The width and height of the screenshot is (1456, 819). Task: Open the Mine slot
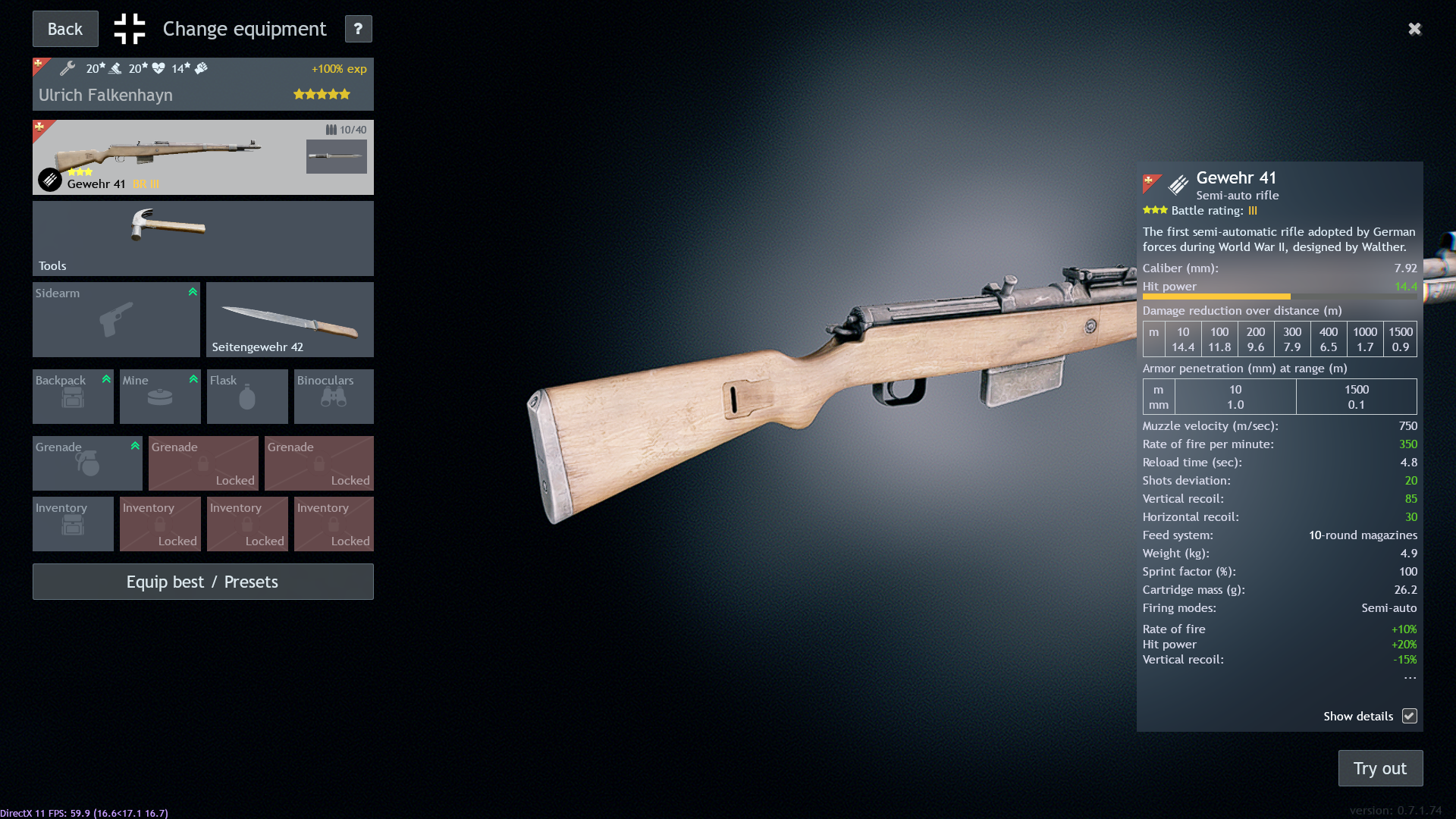160,396
